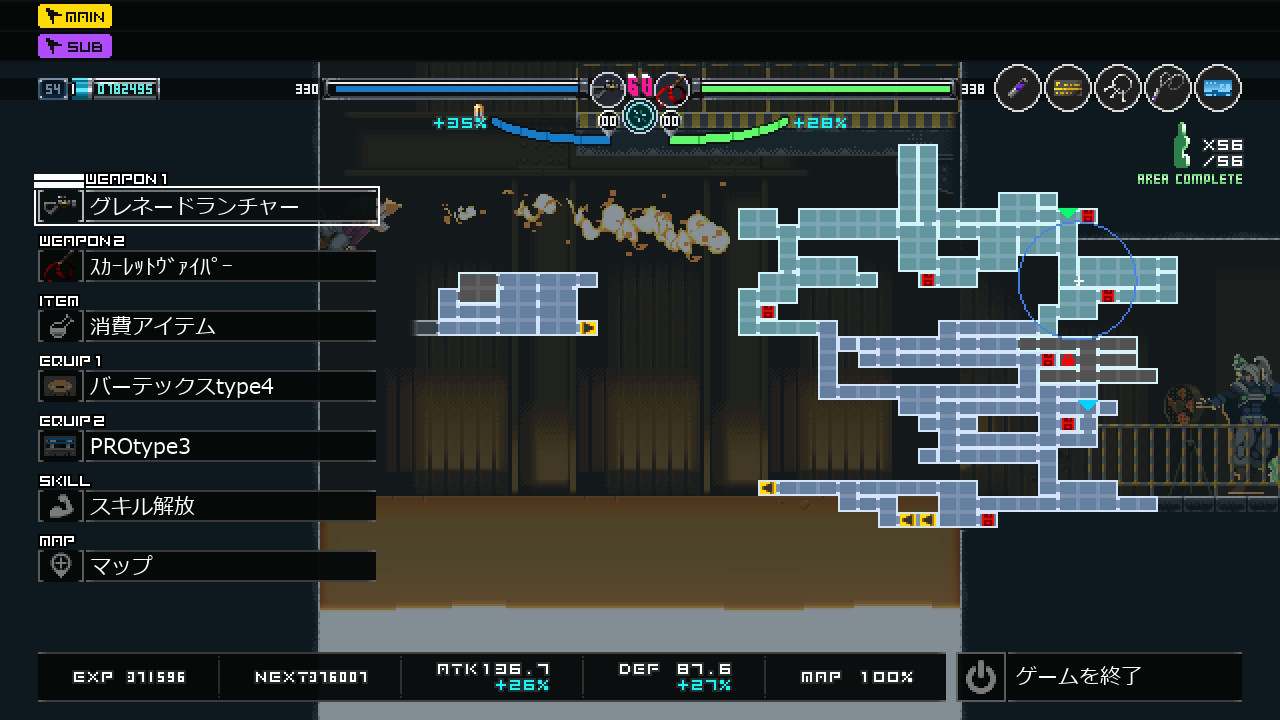
Task: Select the バーテックスtype4 equipment entry
Action: point(207,386)
